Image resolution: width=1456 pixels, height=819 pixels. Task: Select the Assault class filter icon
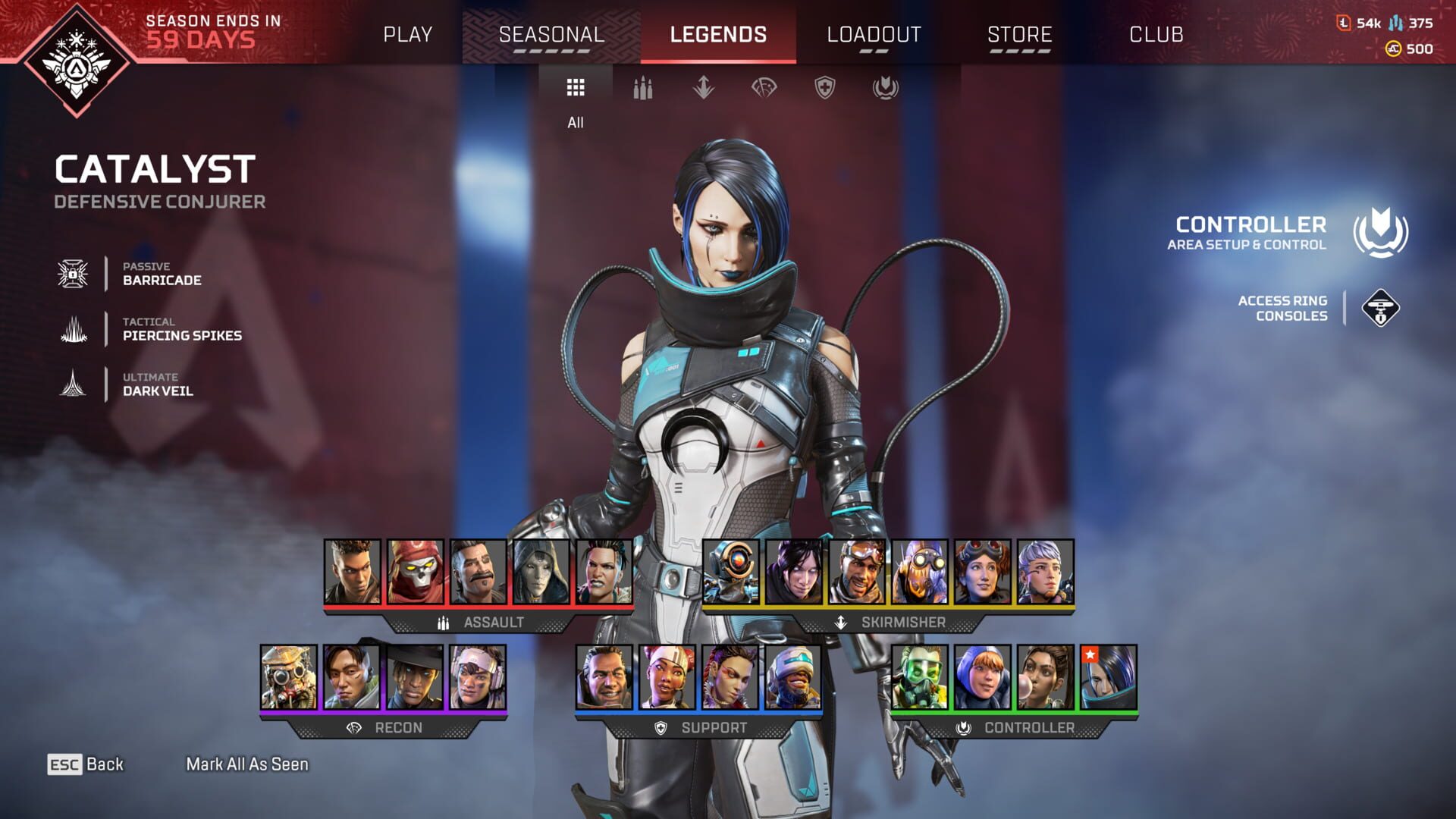pos(642,89)
